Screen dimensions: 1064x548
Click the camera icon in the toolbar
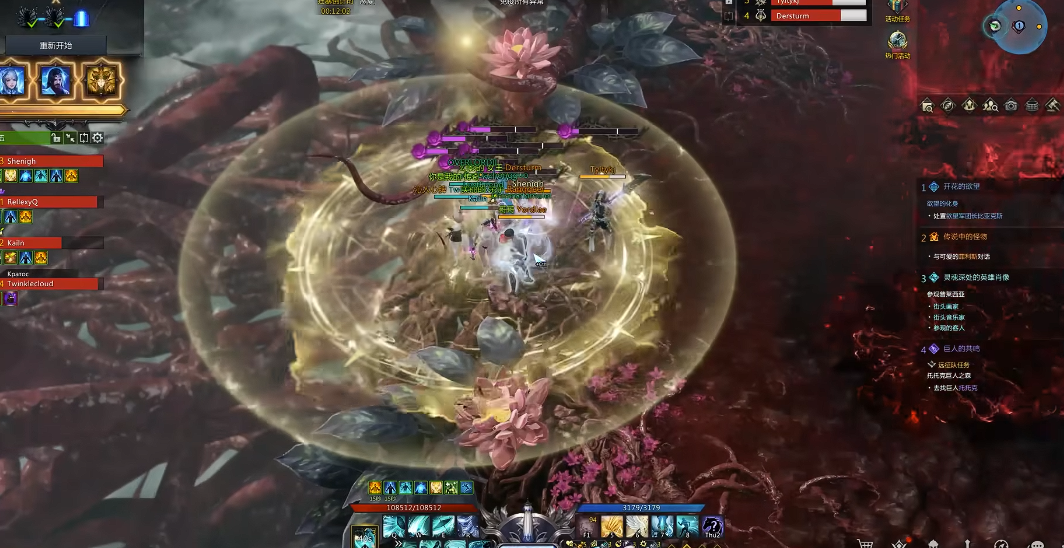1011,105
